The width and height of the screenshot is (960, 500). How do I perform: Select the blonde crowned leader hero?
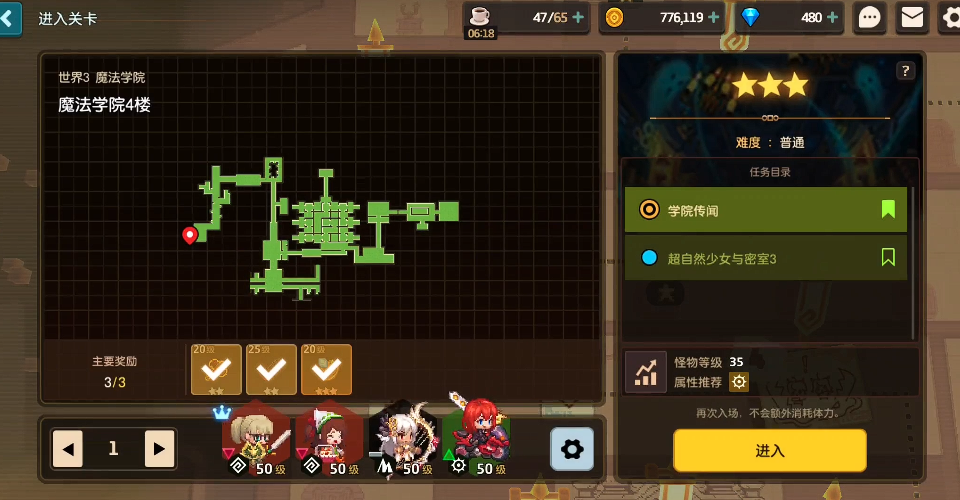coord(255,438)
